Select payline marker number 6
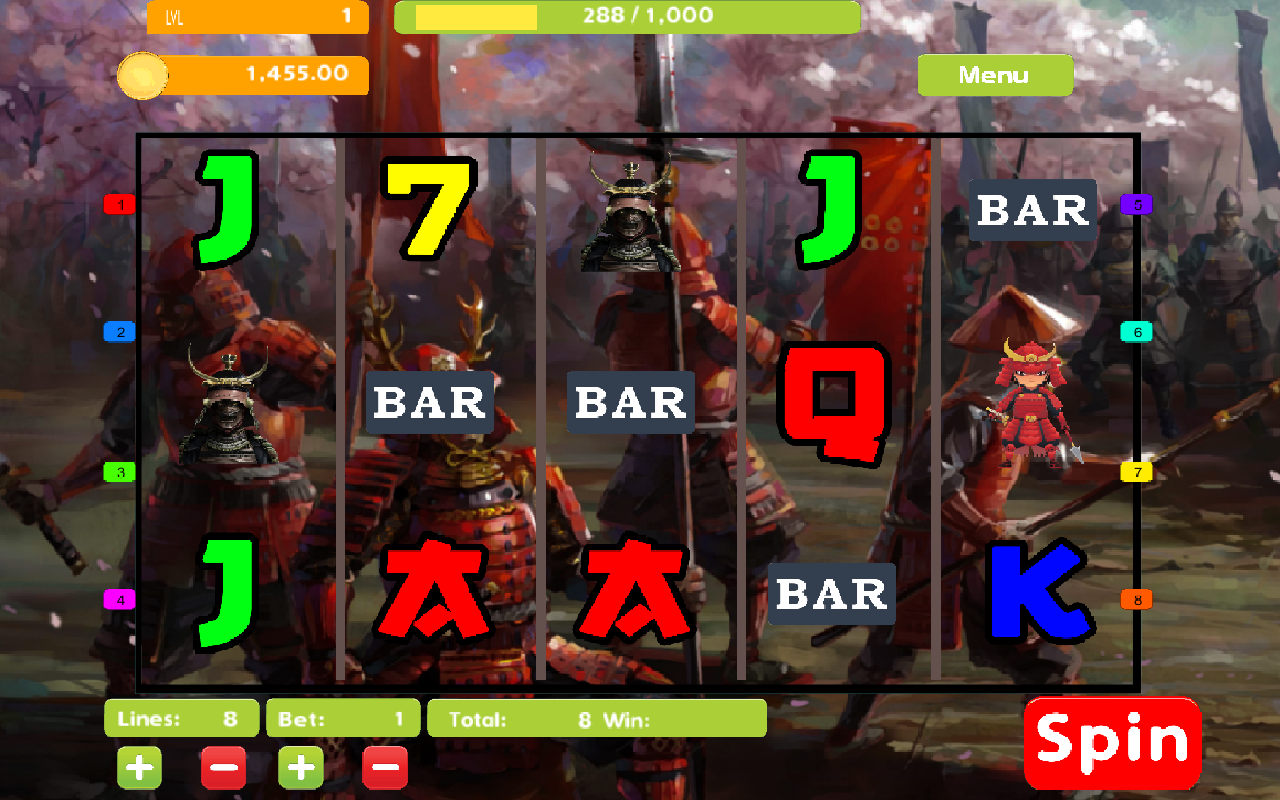The height and width of the screenshot is (800, 1280). (x=1137, y=331)
